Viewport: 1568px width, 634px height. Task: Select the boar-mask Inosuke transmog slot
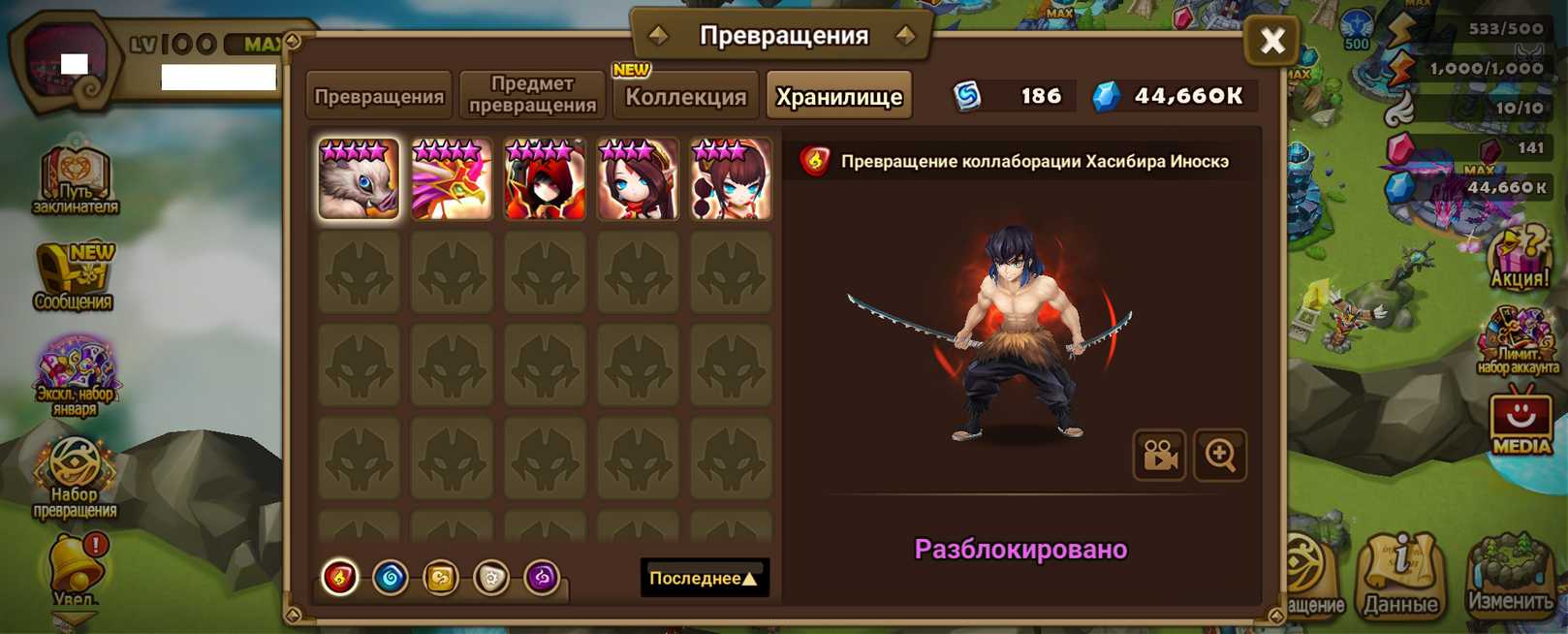359,179
